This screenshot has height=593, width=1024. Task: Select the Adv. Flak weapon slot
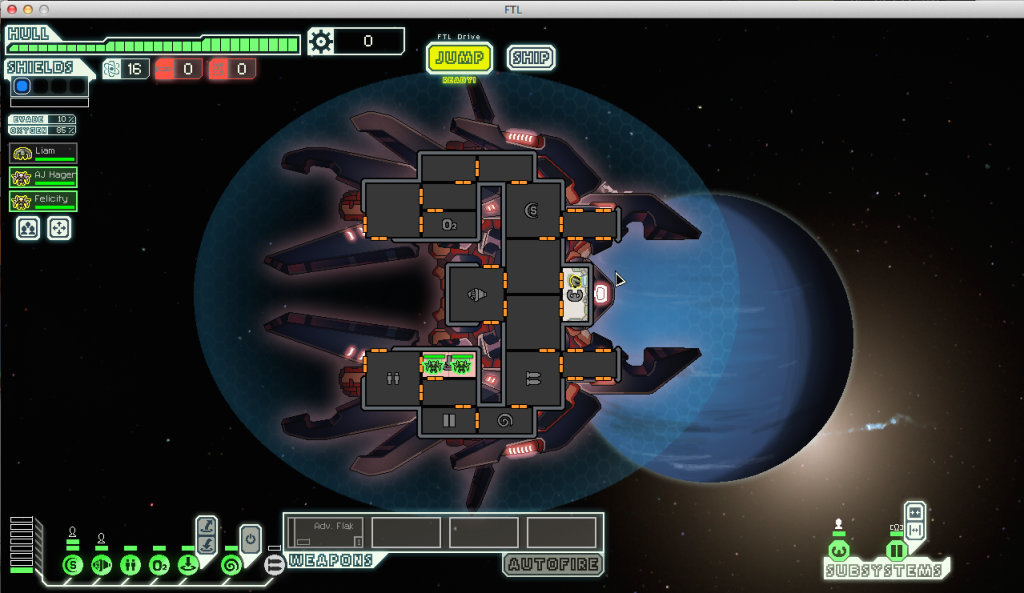pyautogui.click(x=327, y=532)
